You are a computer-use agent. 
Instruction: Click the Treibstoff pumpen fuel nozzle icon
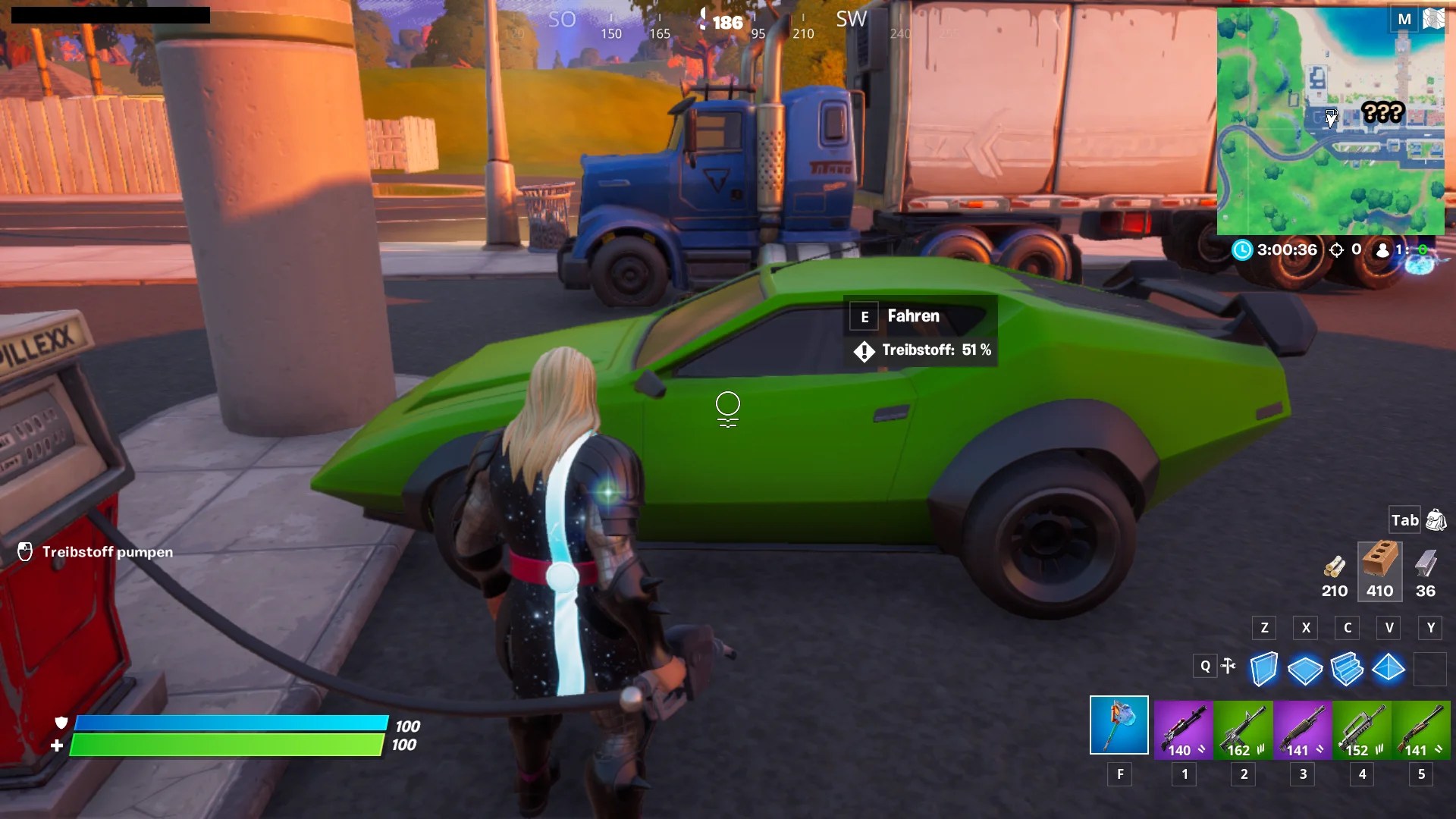click(26, 552)
